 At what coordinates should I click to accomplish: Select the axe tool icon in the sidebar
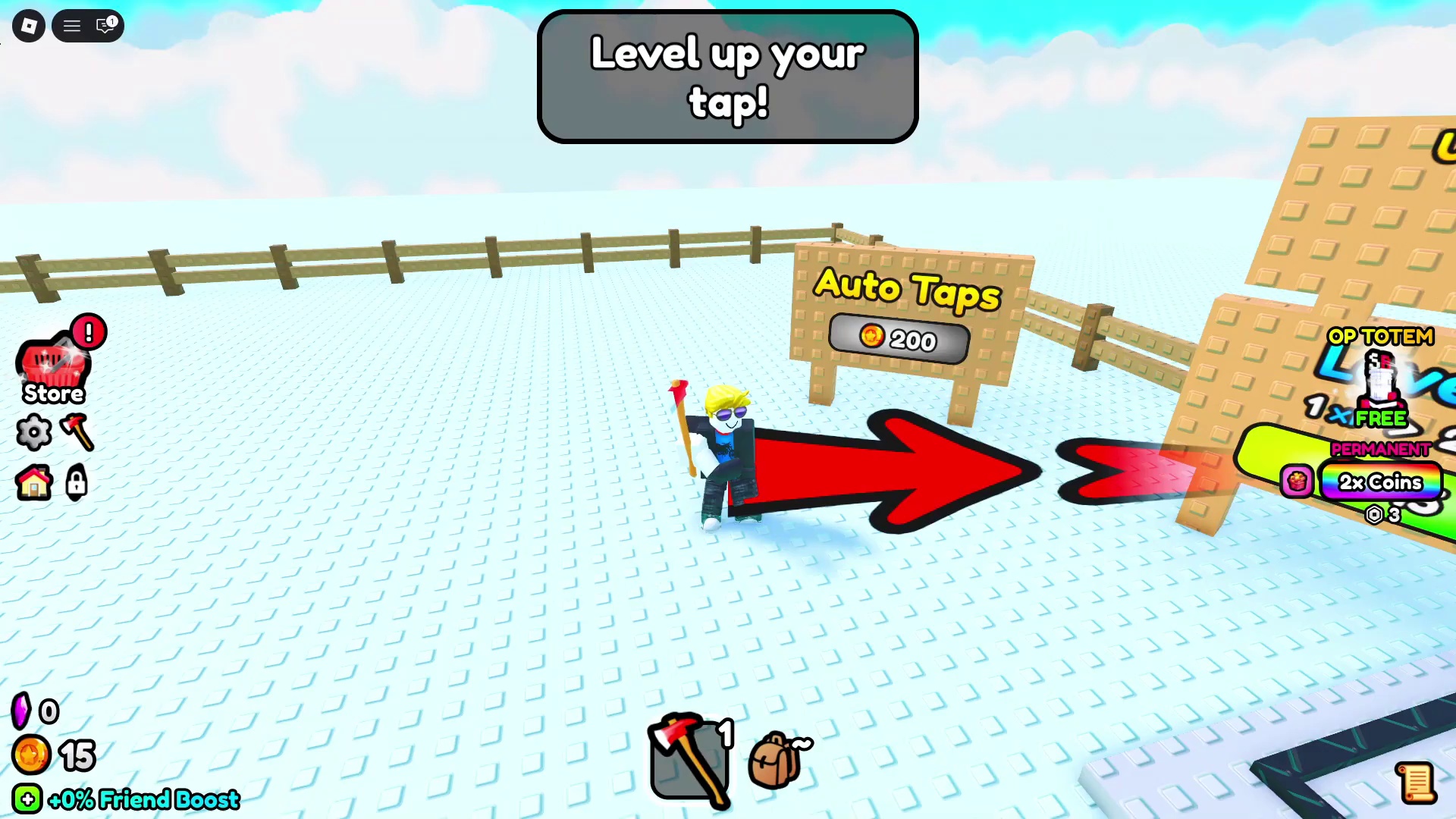tap(76, 432)
